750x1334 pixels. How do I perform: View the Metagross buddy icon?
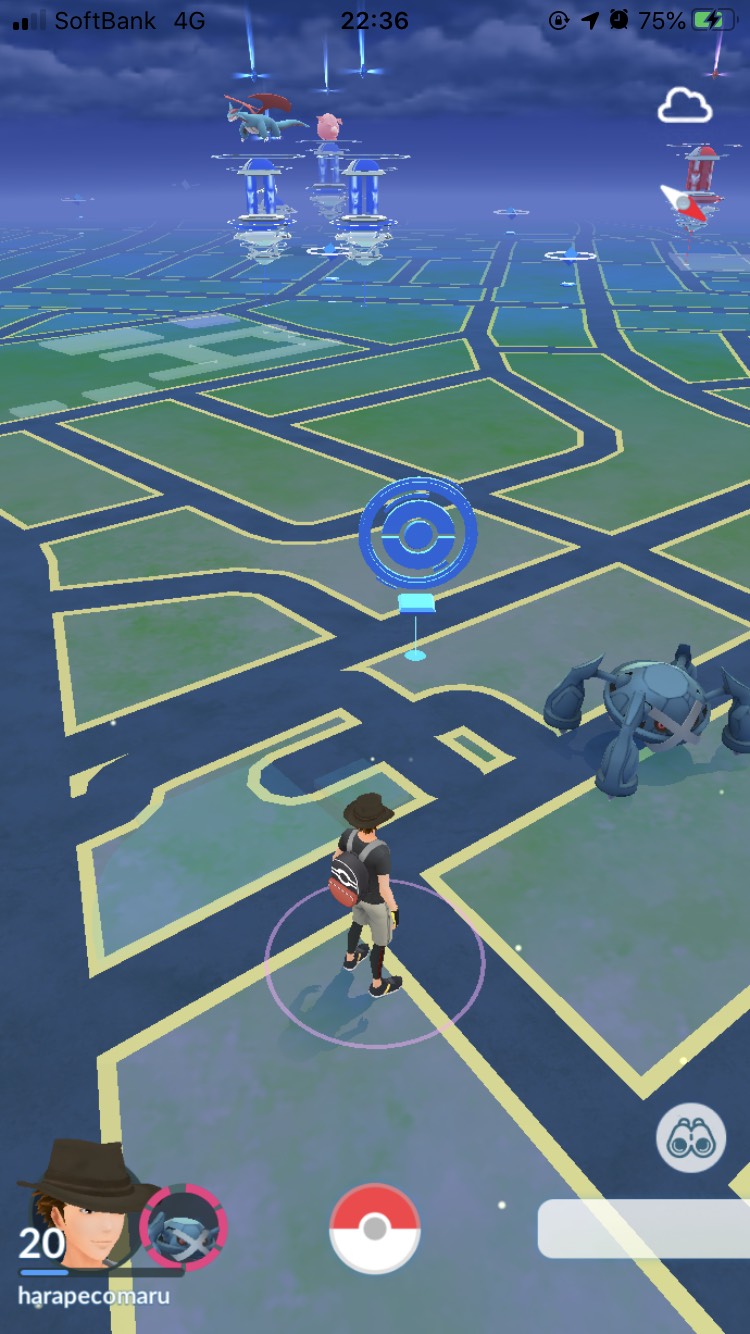tap(184, 1228)
